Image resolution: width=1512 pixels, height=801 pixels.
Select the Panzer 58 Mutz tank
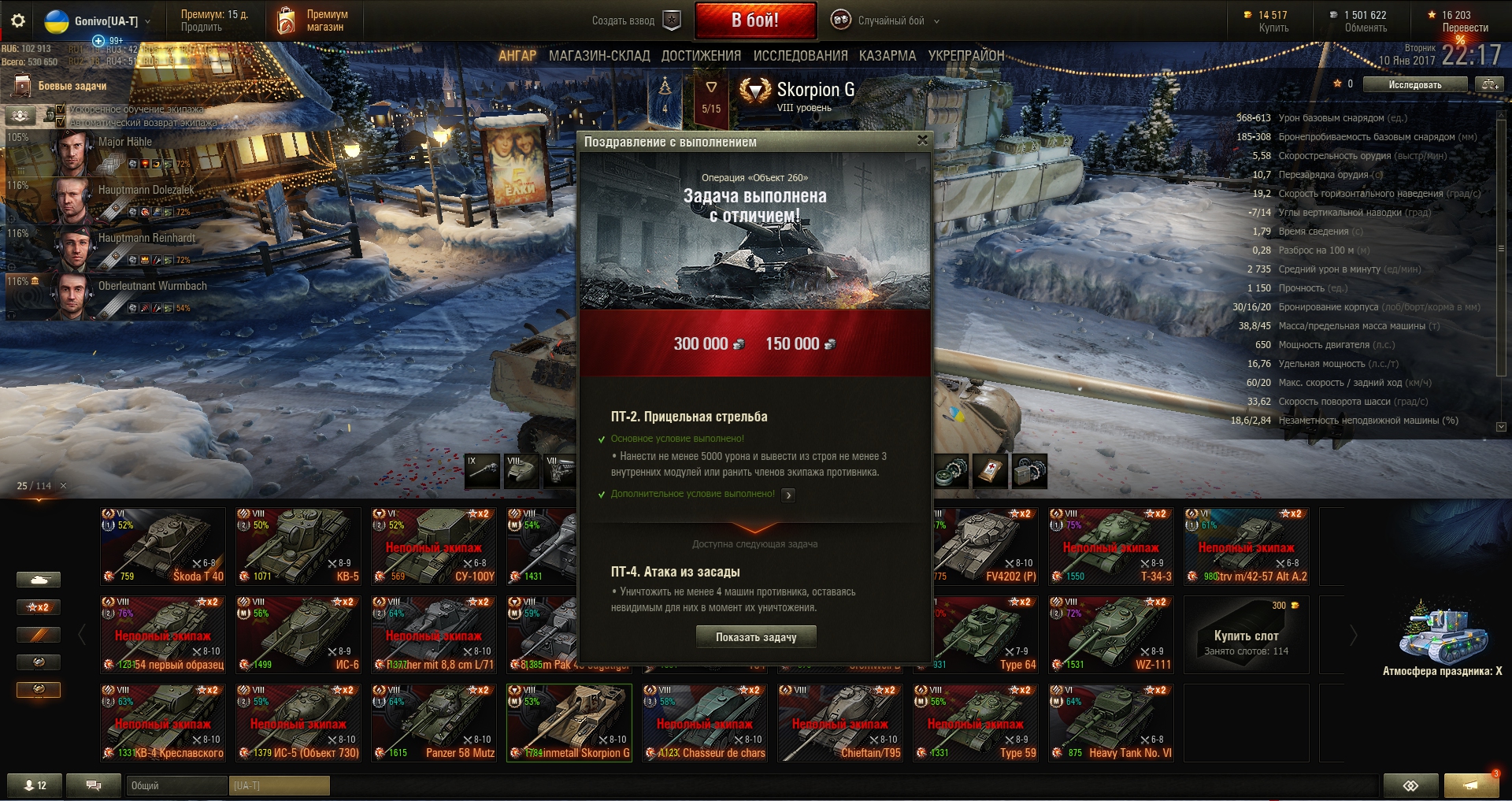point(435,722)
